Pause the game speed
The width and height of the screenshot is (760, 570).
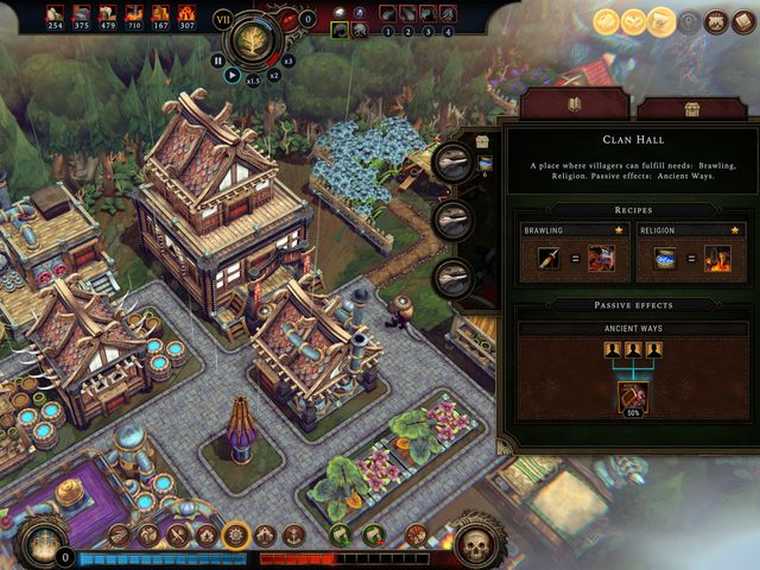point(218,60)
